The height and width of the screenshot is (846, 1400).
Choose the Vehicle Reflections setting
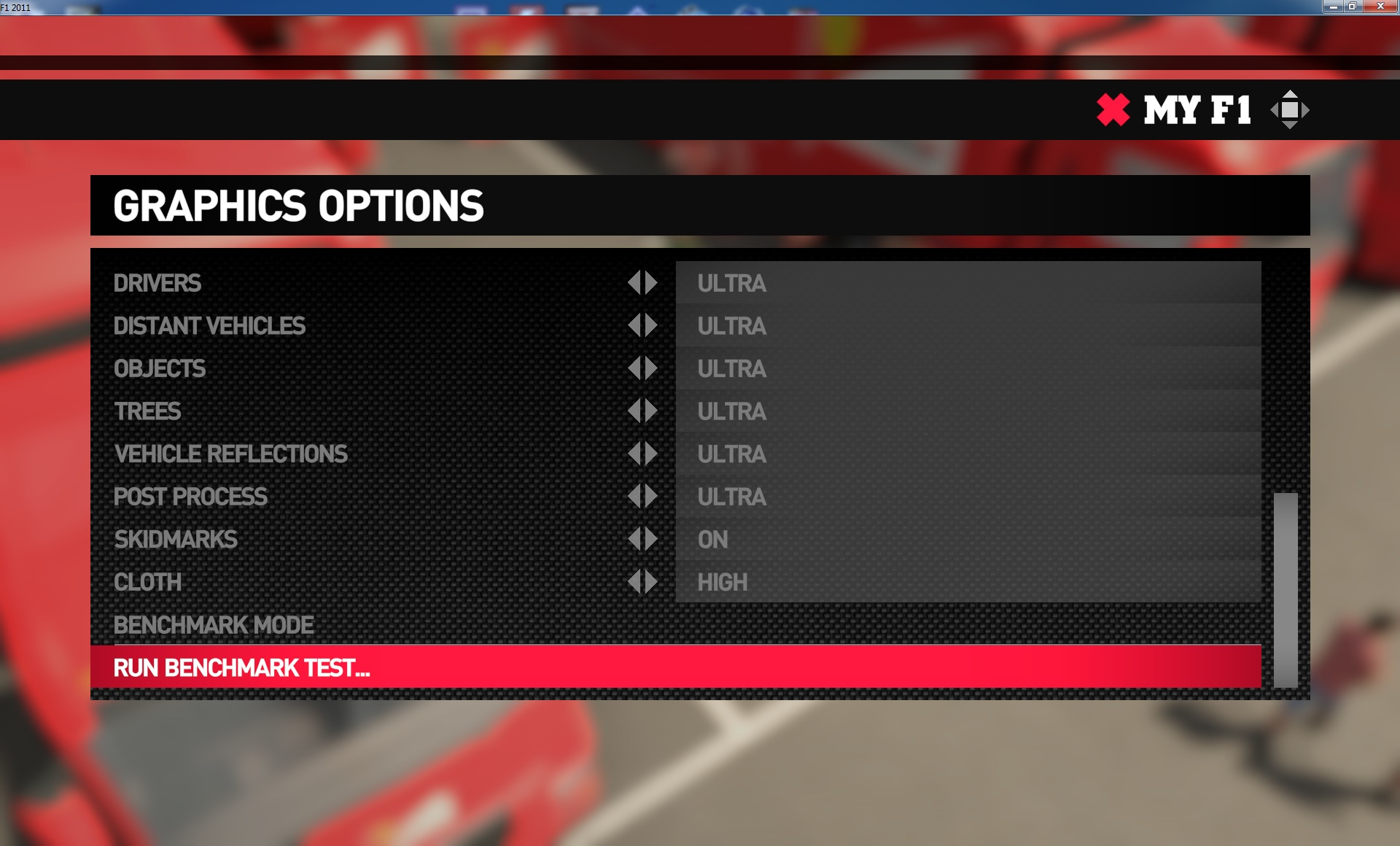pyautogui.click(x=230, y=454)
